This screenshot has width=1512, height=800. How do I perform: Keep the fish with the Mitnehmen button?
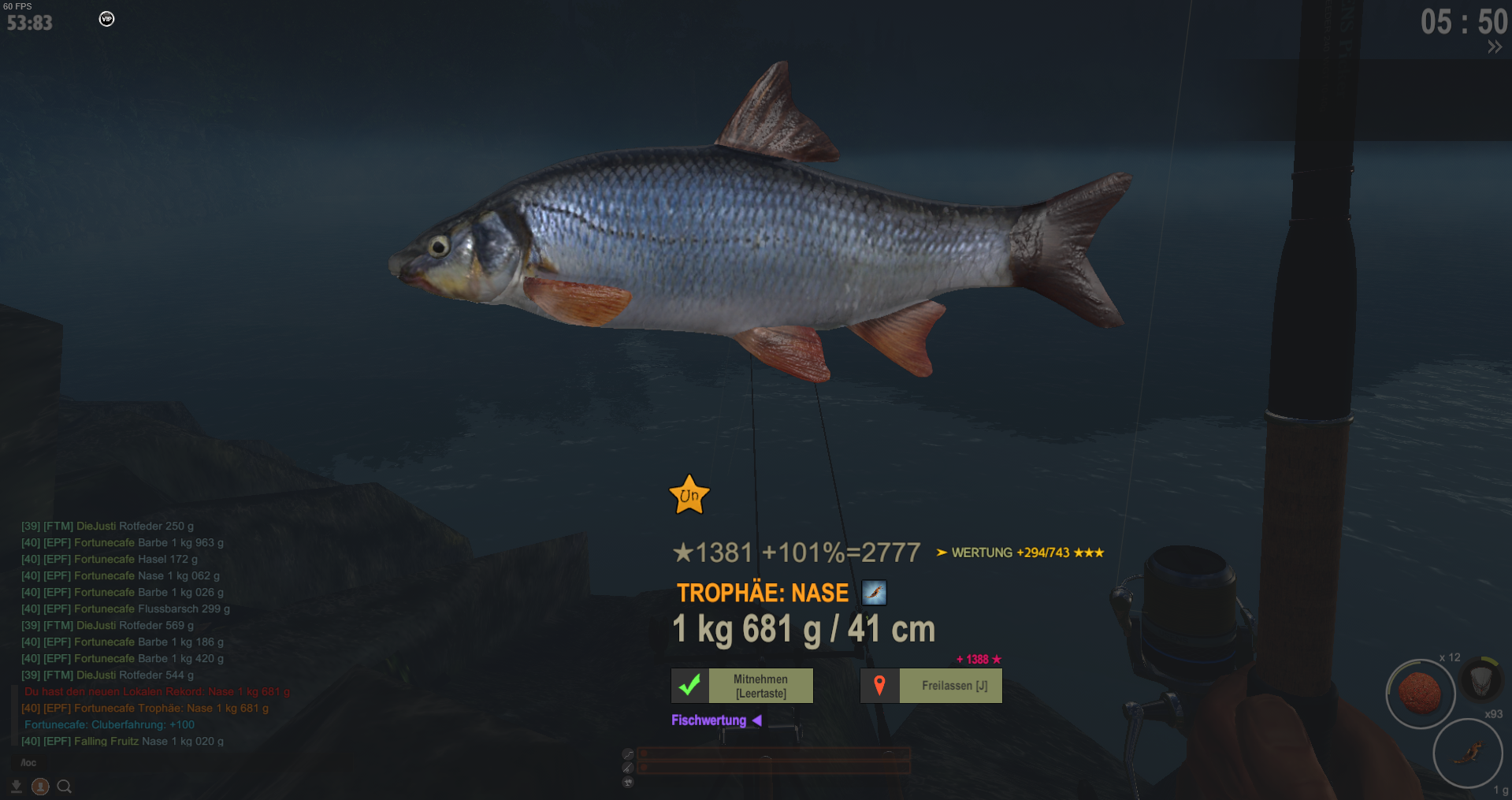point(741,686)
